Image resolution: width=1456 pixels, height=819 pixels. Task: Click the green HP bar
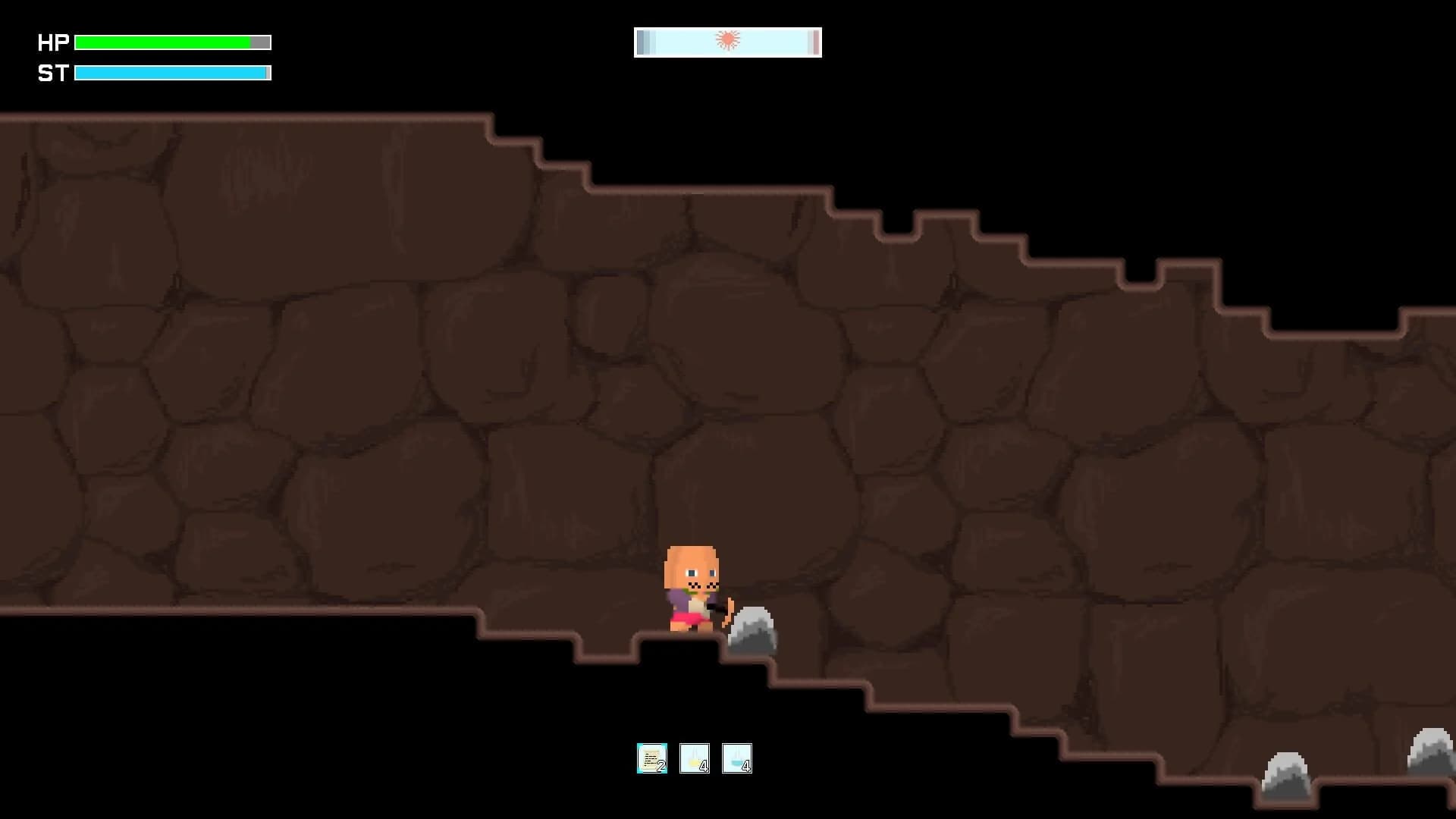[163, 43]
